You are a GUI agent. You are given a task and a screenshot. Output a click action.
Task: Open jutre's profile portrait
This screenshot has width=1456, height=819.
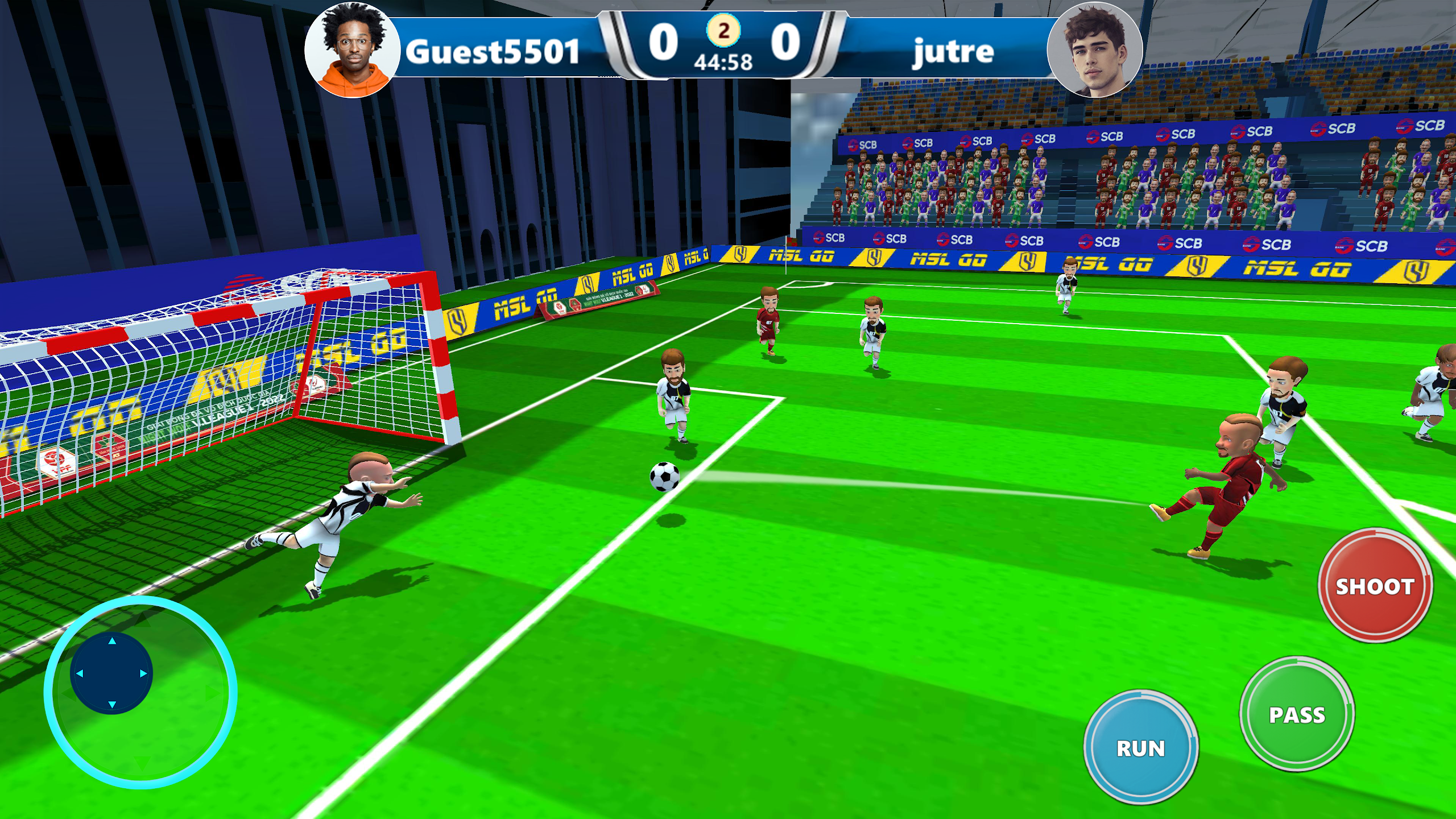pyautogui.click(x=1094, y=50)
